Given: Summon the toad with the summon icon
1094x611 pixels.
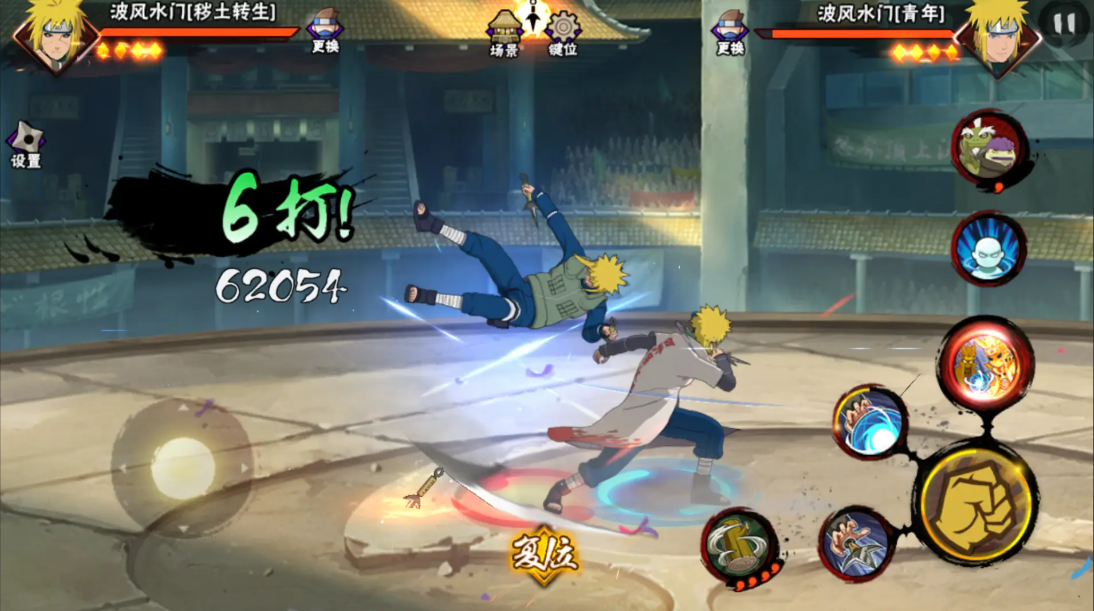Looking at the screenshot, I should click(989, 150).
